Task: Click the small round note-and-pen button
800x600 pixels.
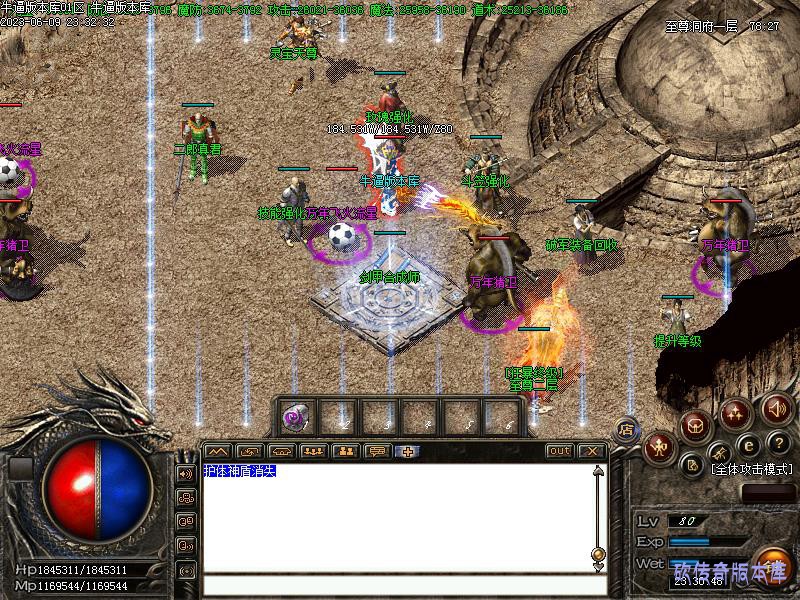Action: 691,465
